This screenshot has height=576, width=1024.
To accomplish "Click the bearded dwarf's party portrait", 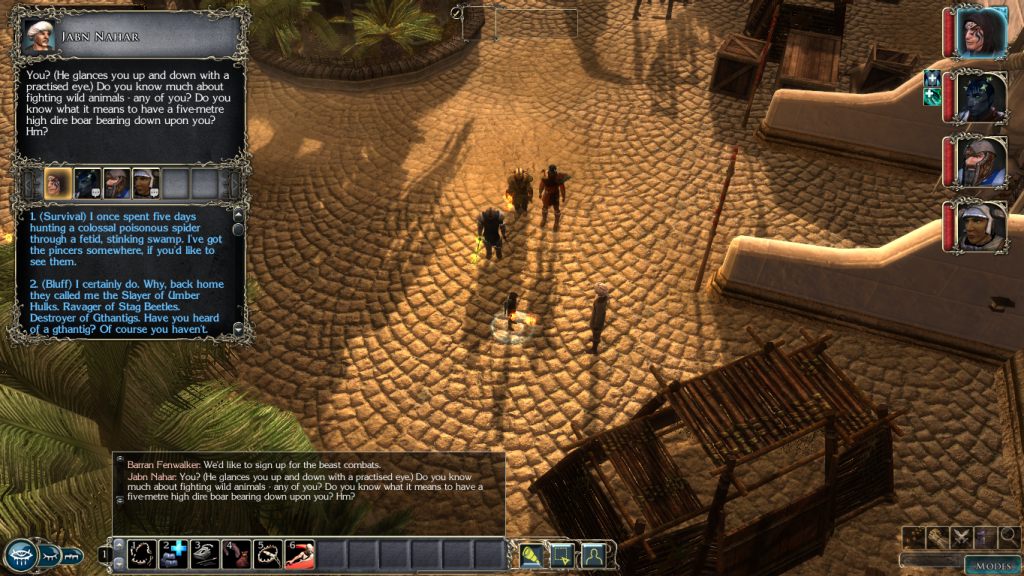I will coord(980,161).
